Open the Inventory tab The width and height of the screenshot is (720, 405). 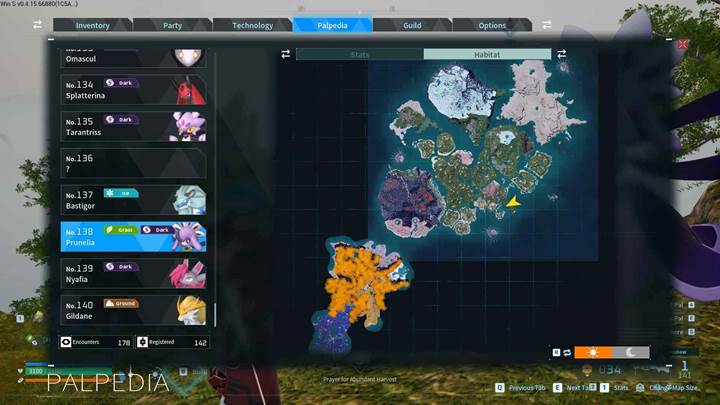tap(93, 25)
